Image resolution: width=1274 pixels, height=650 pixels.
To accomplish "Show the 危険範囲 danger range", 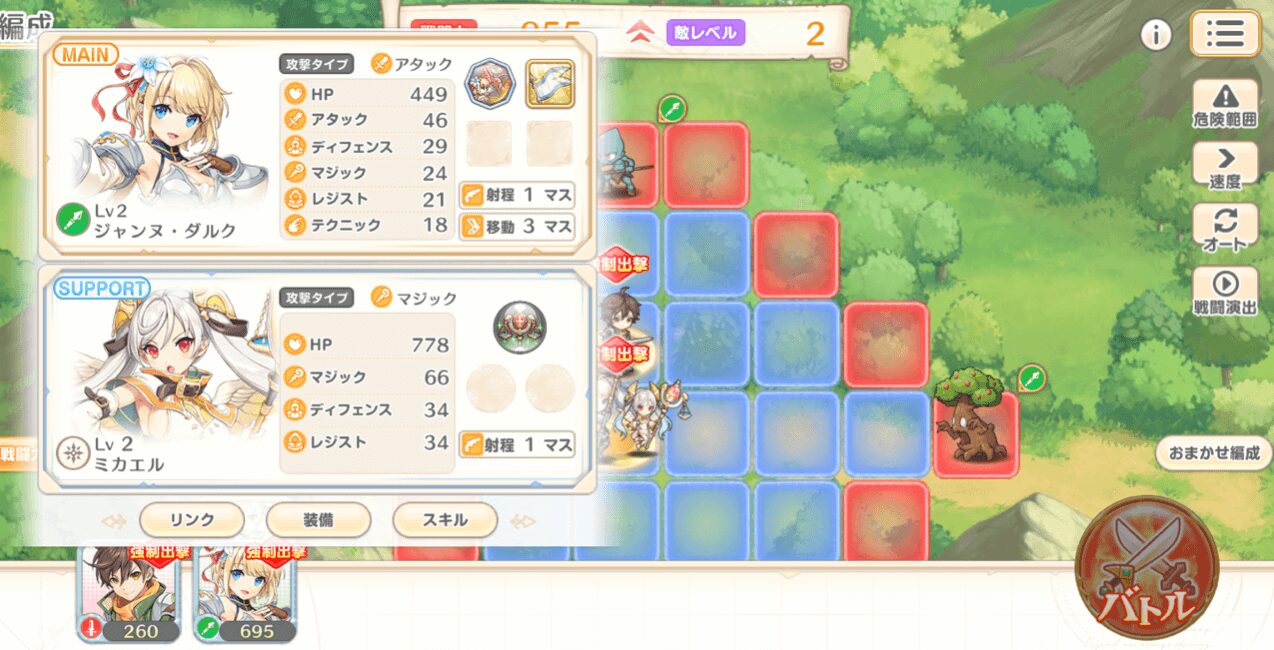I will click(x=1225, y=107).
